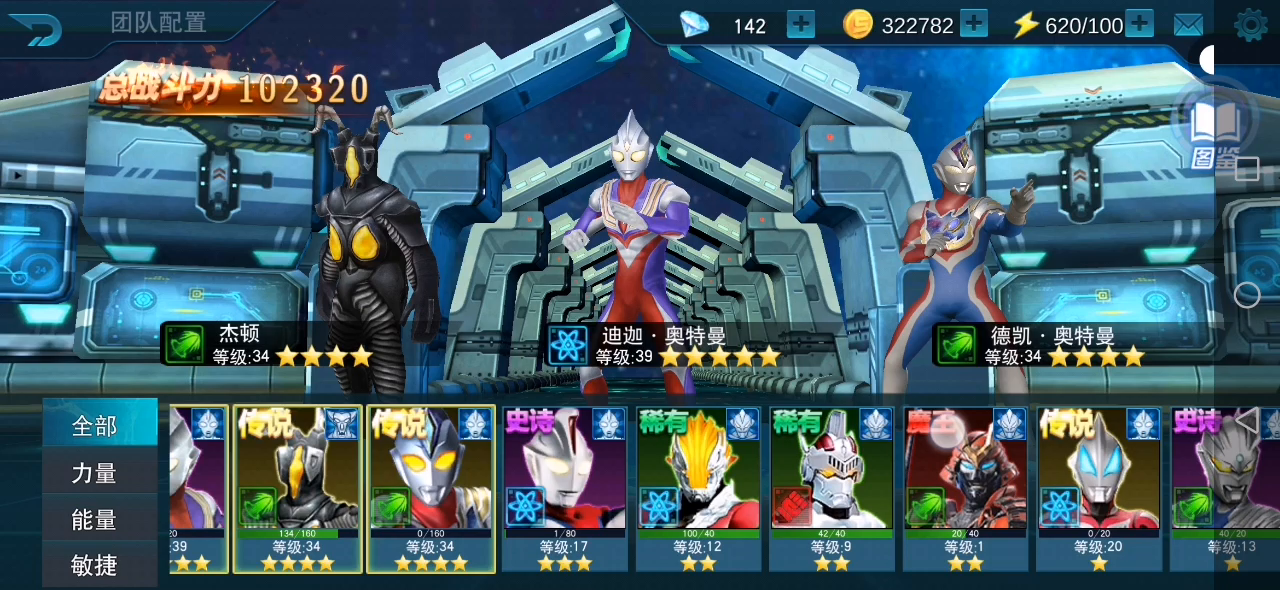Switch to the 全部 filter tab
Screen dimensions: 1280x590
(x=96, y=426)
